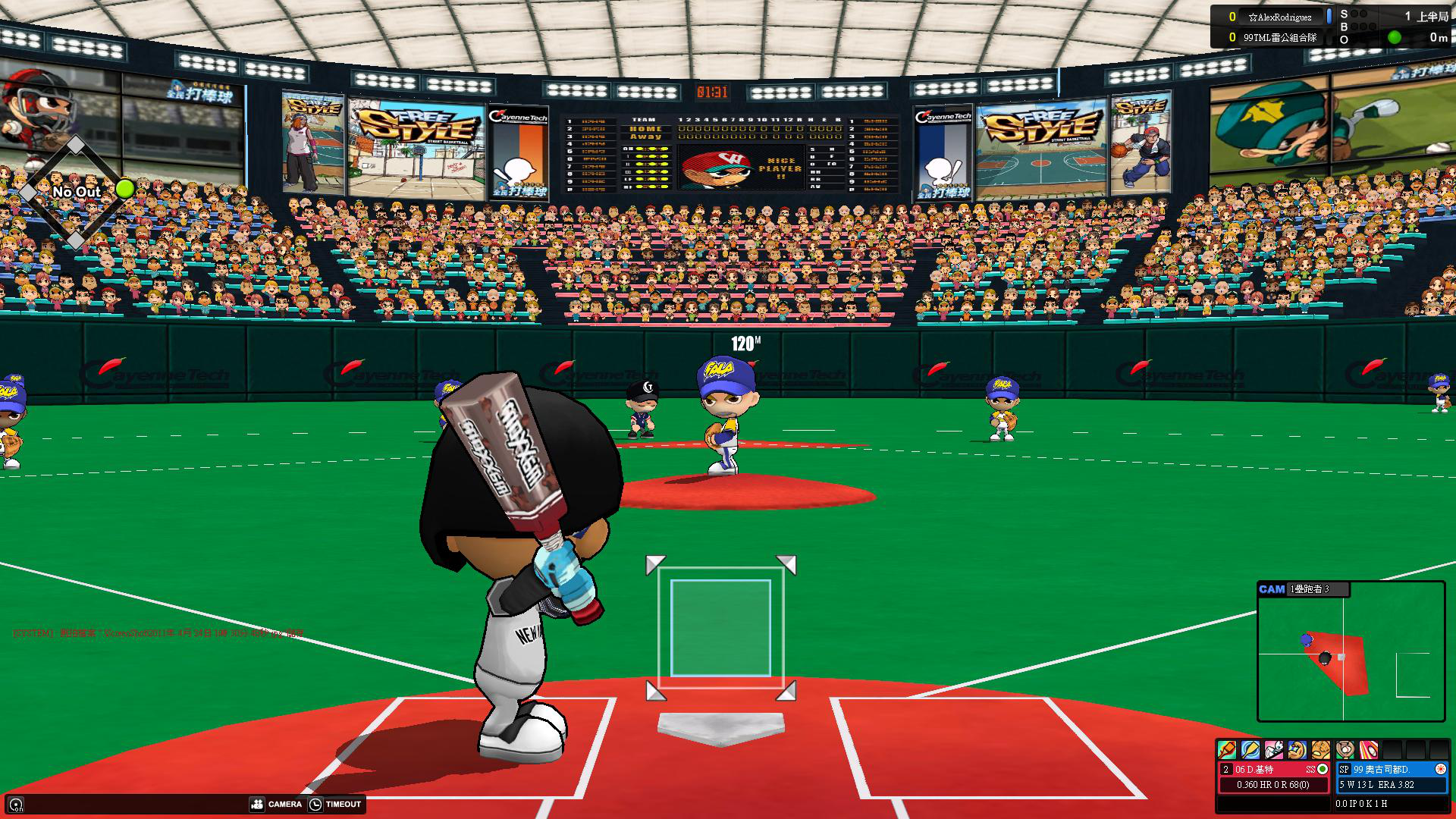
Task: Open the CAMERA view option
Action: point(276,804)
